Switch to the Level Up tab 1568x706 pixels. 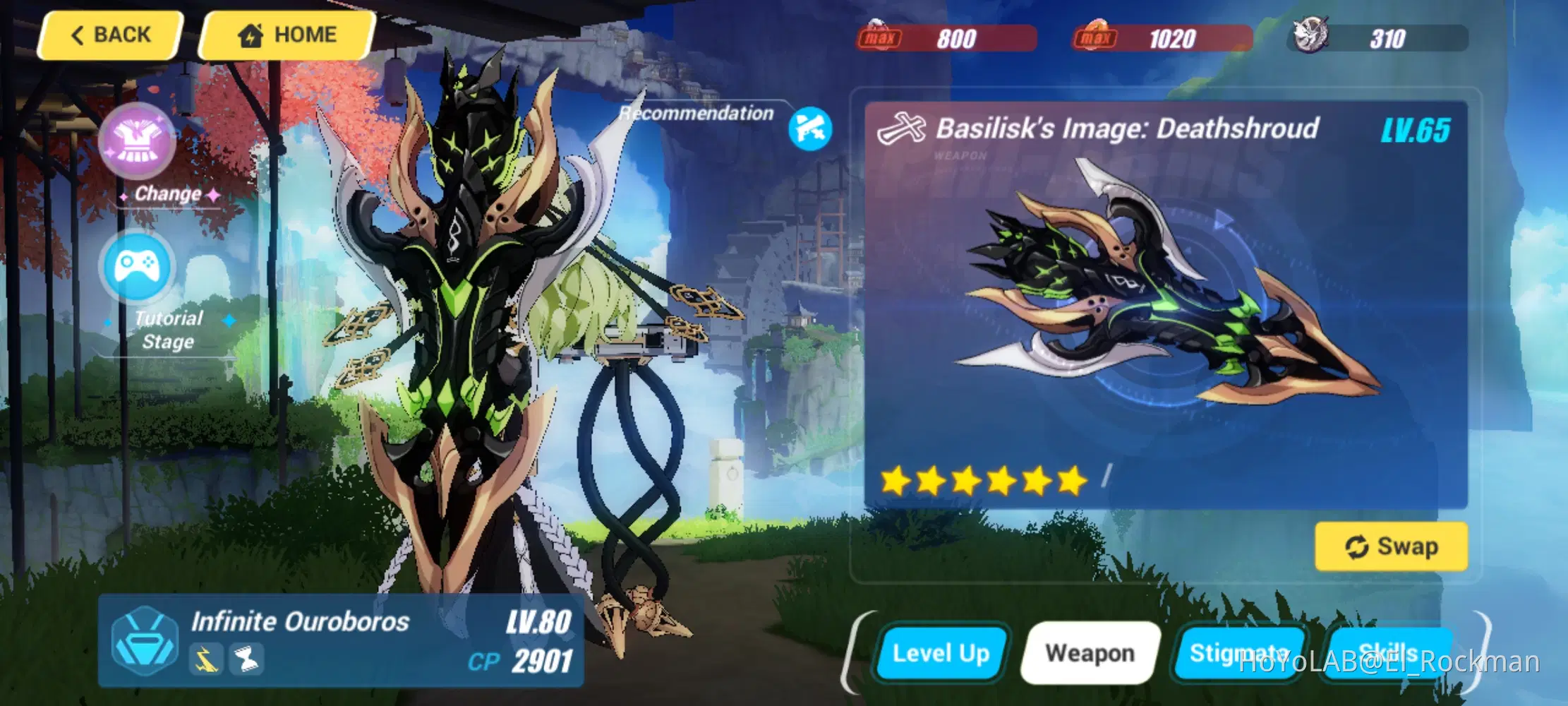tap(941, 653)
